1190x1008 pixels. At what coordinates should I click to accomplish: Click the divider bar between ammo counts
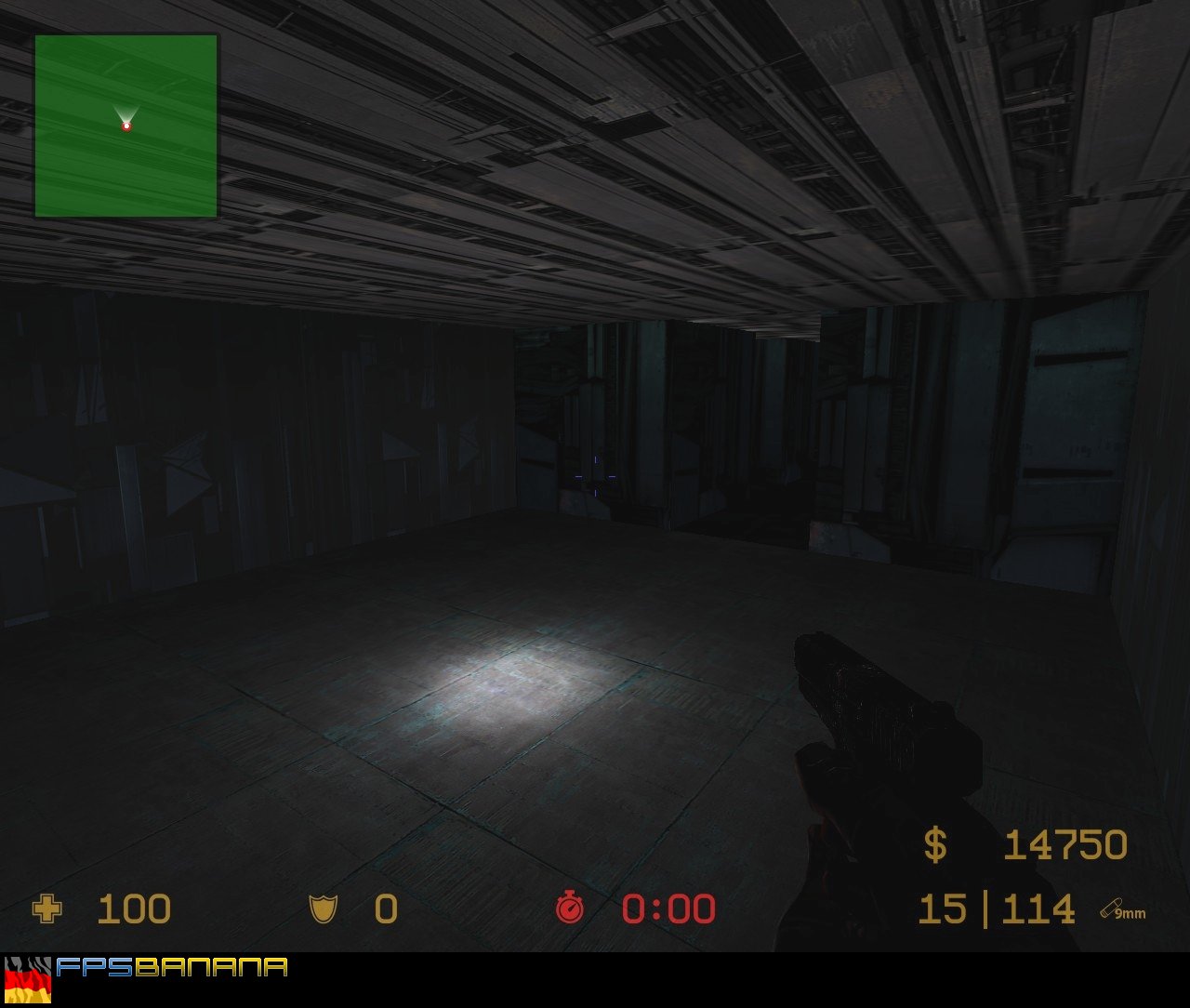click(x=985, y=909)
